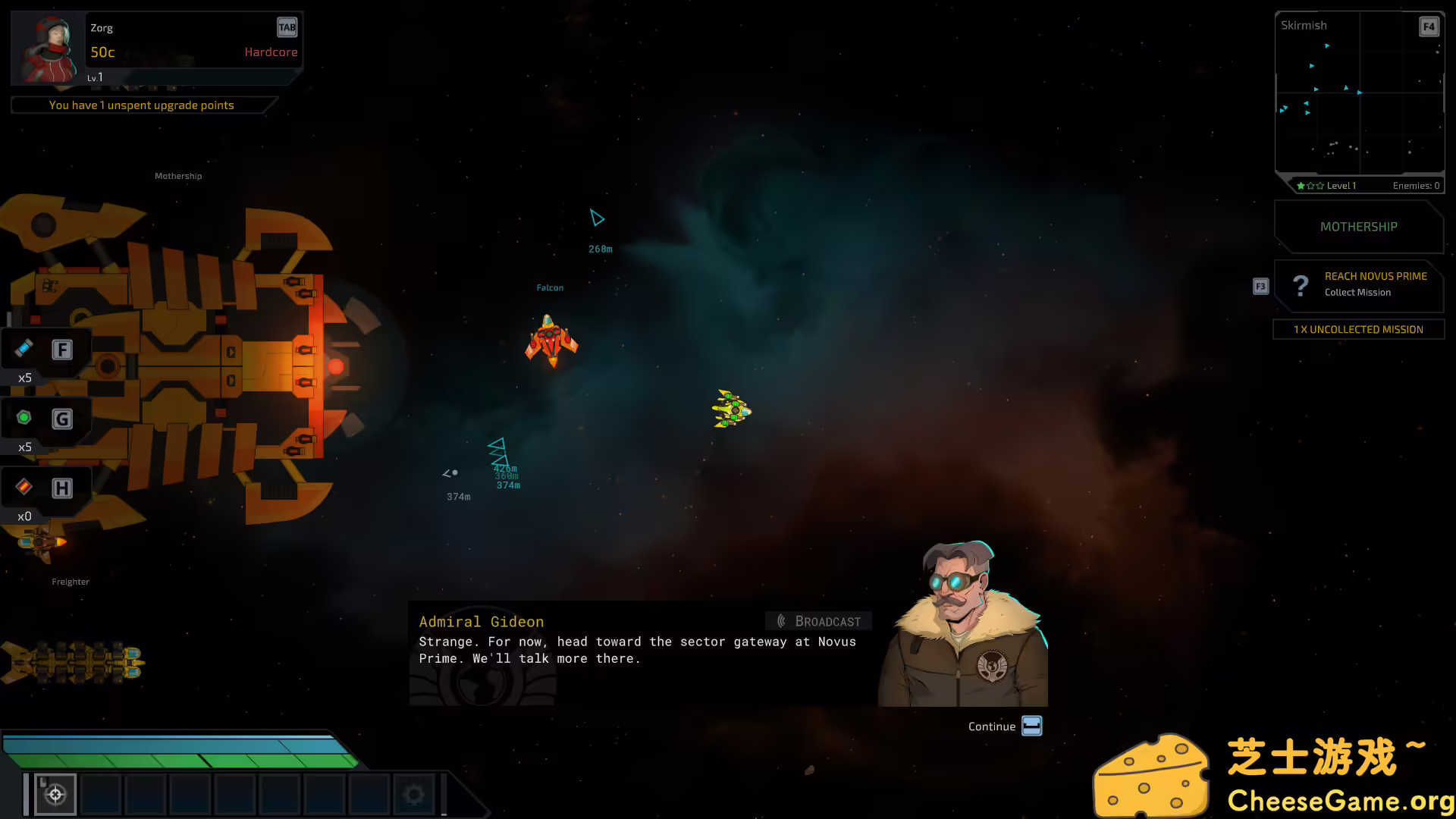The width and height of the screenshot is (1456, 819).
Task: Select the Skirmish header label
Action: tap(1304, 25)
